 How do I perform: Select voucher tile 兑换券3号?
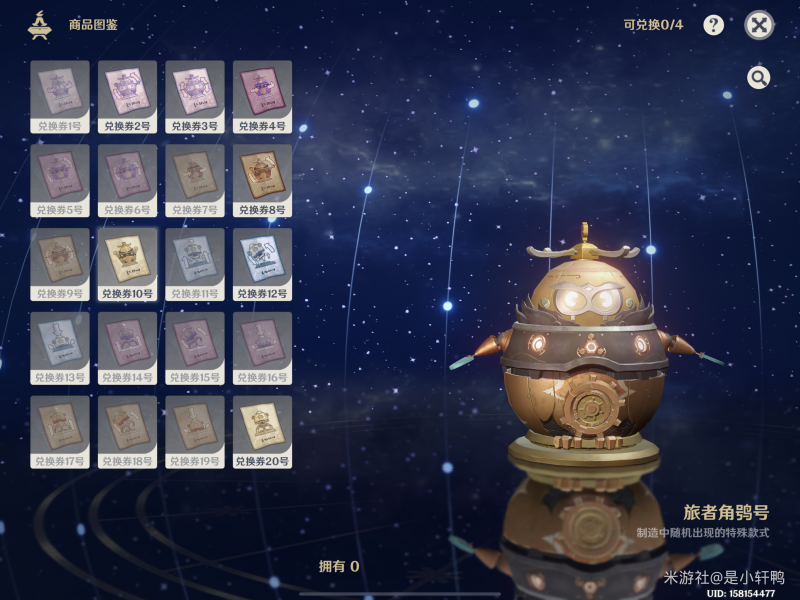tap(195, 97)
